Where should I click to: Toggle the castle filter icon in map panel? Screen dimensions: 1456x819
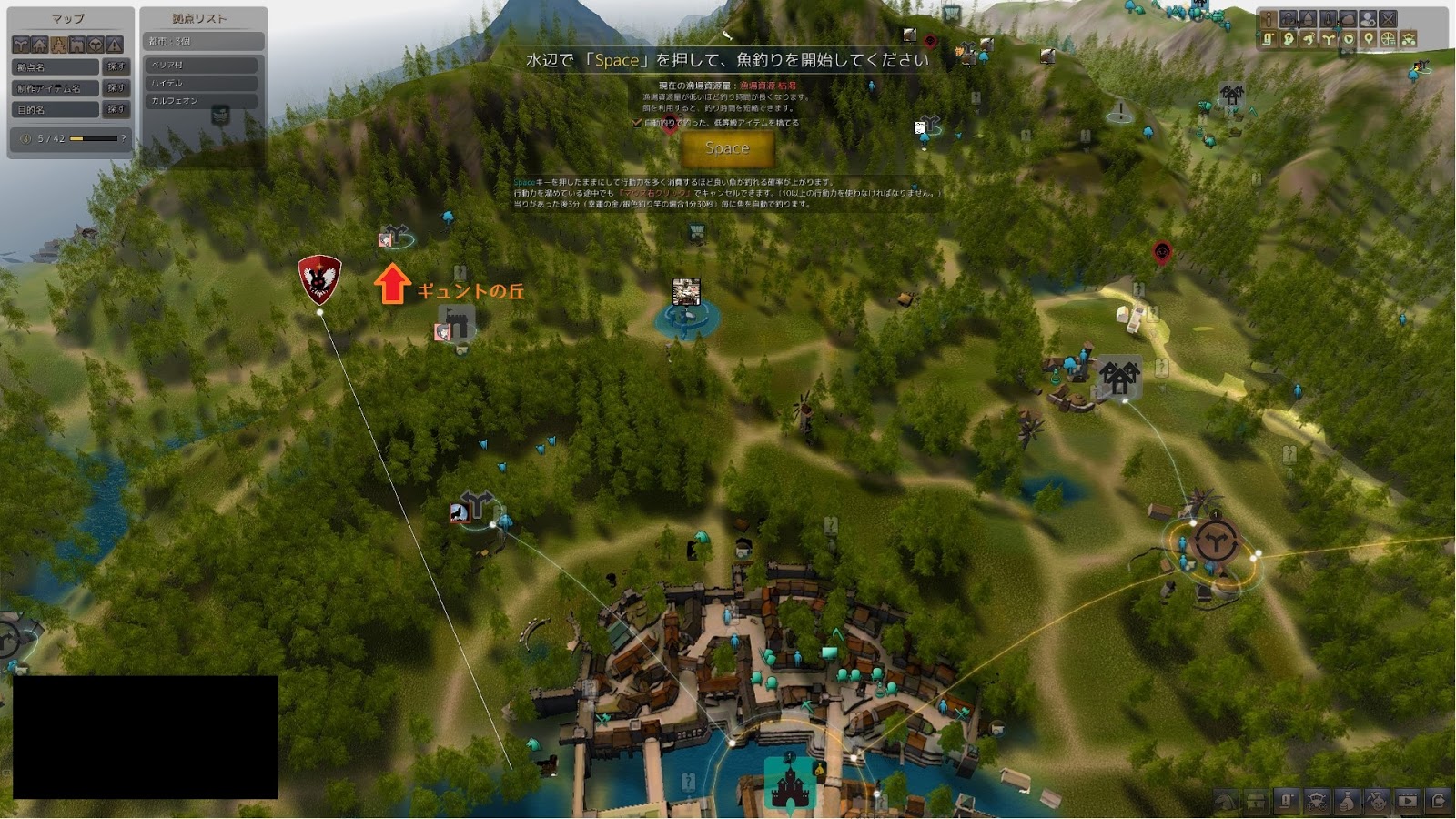point(77,45)
